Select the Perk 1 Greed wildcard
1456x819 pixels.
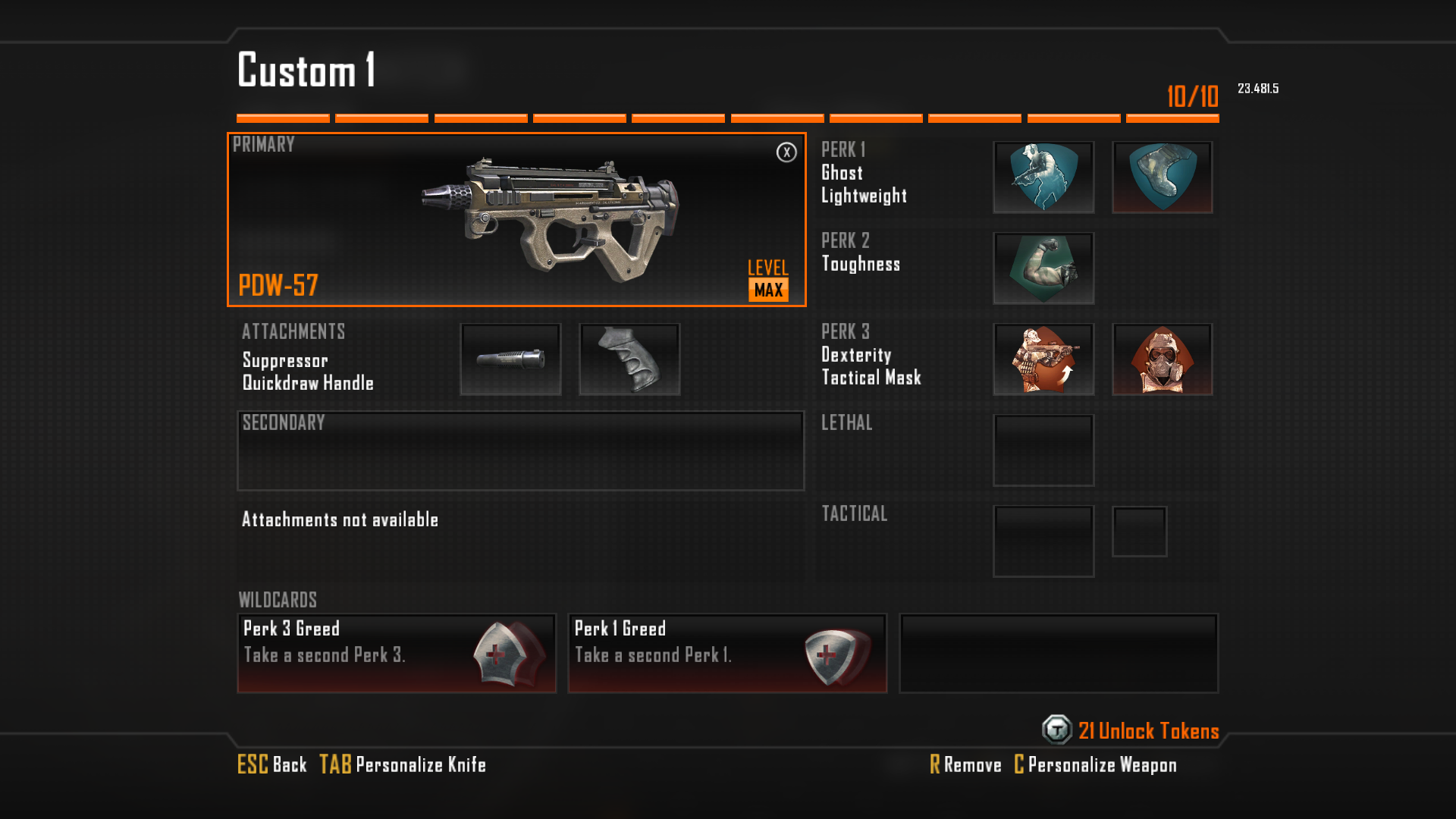coord(727,653)
